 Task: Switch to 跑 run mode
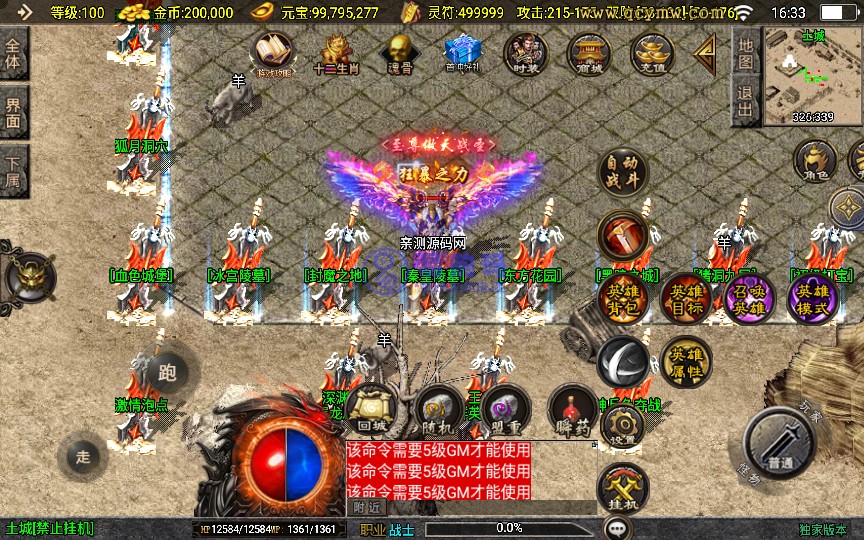click(x=166, y=374)
